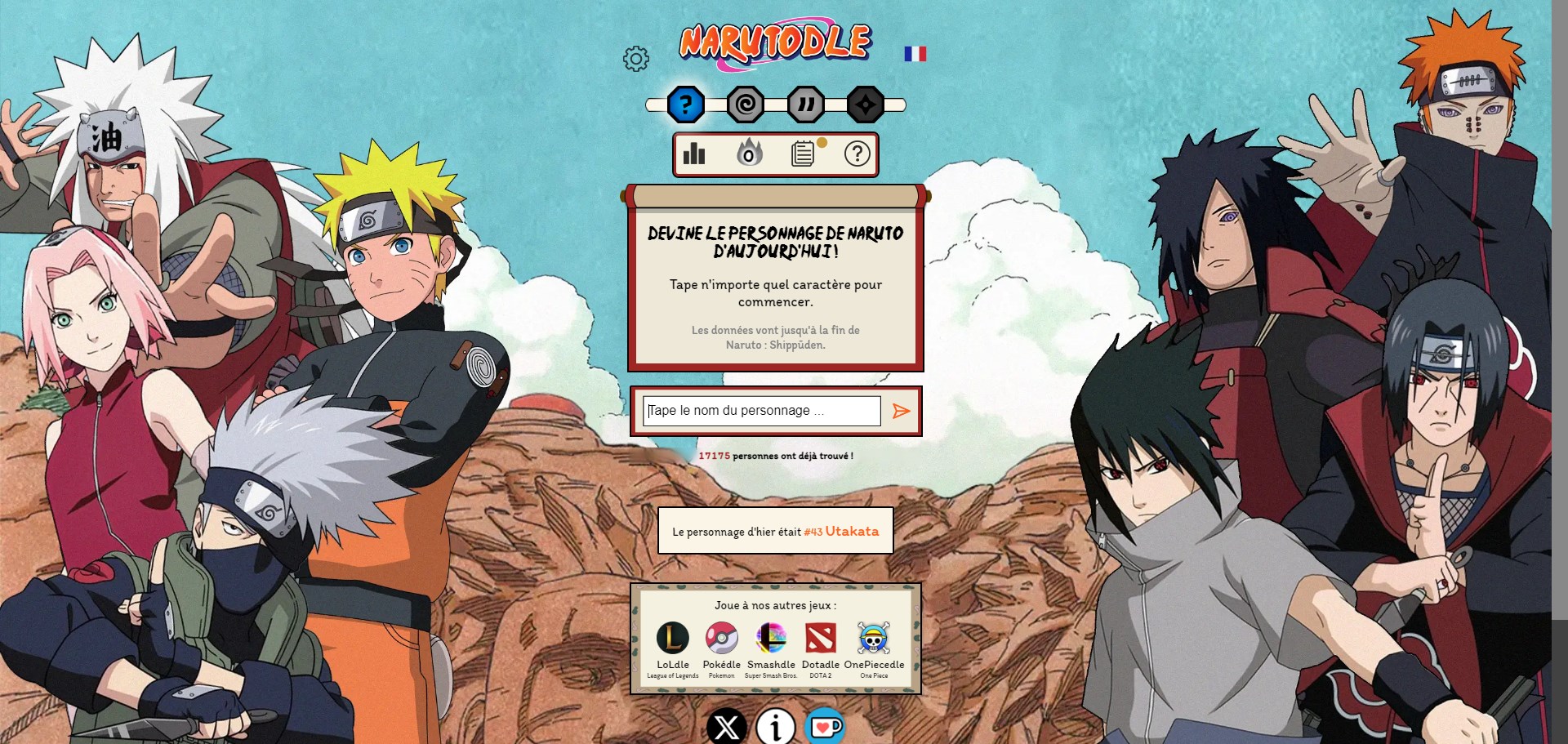Submit a guess with the paper plane button
1568x744 pixels.
point(901,412)
